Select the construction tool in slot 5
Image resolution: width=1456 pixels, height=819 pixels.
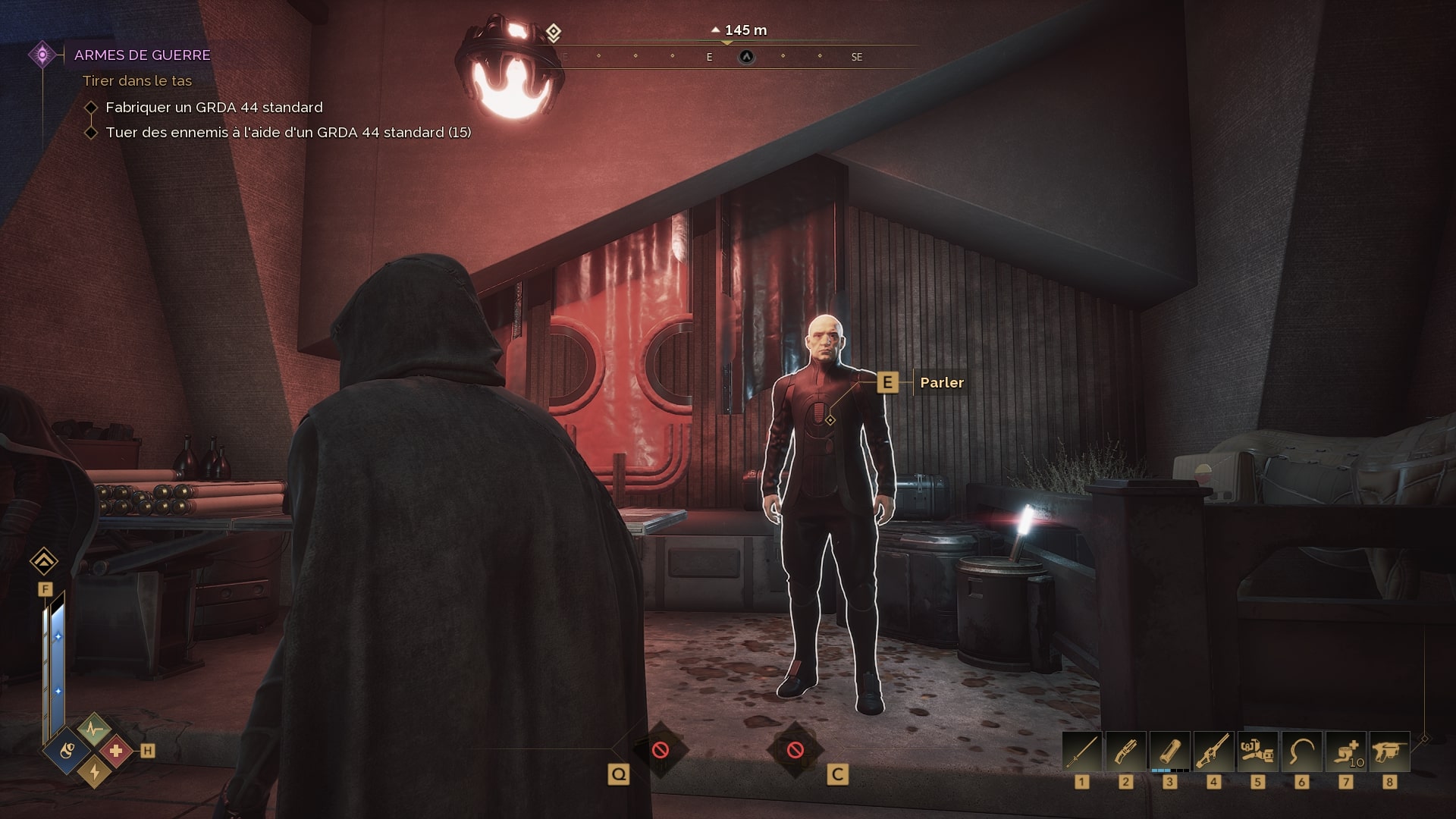tap(1257, 752)
